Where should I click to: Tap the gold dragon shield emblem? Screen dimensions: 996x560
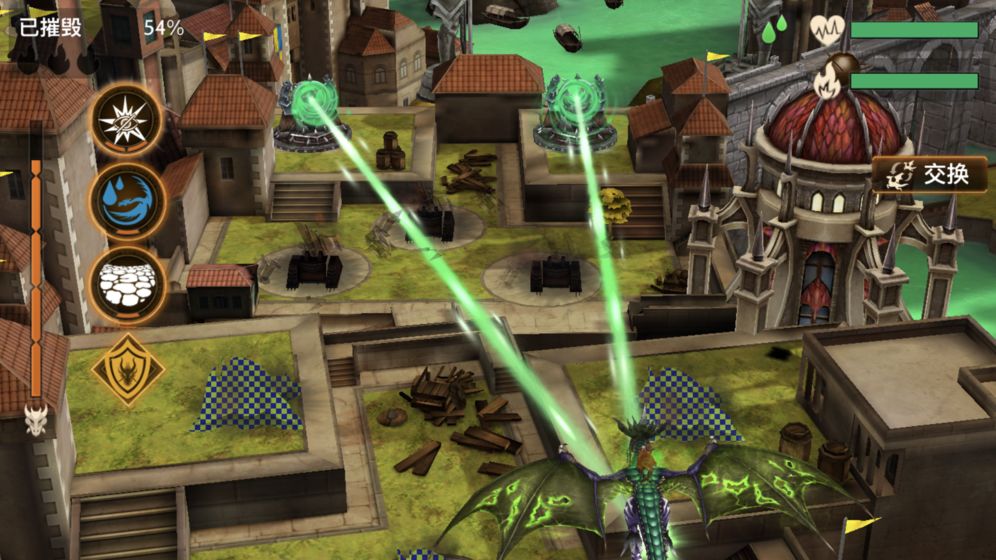(128, 370)
